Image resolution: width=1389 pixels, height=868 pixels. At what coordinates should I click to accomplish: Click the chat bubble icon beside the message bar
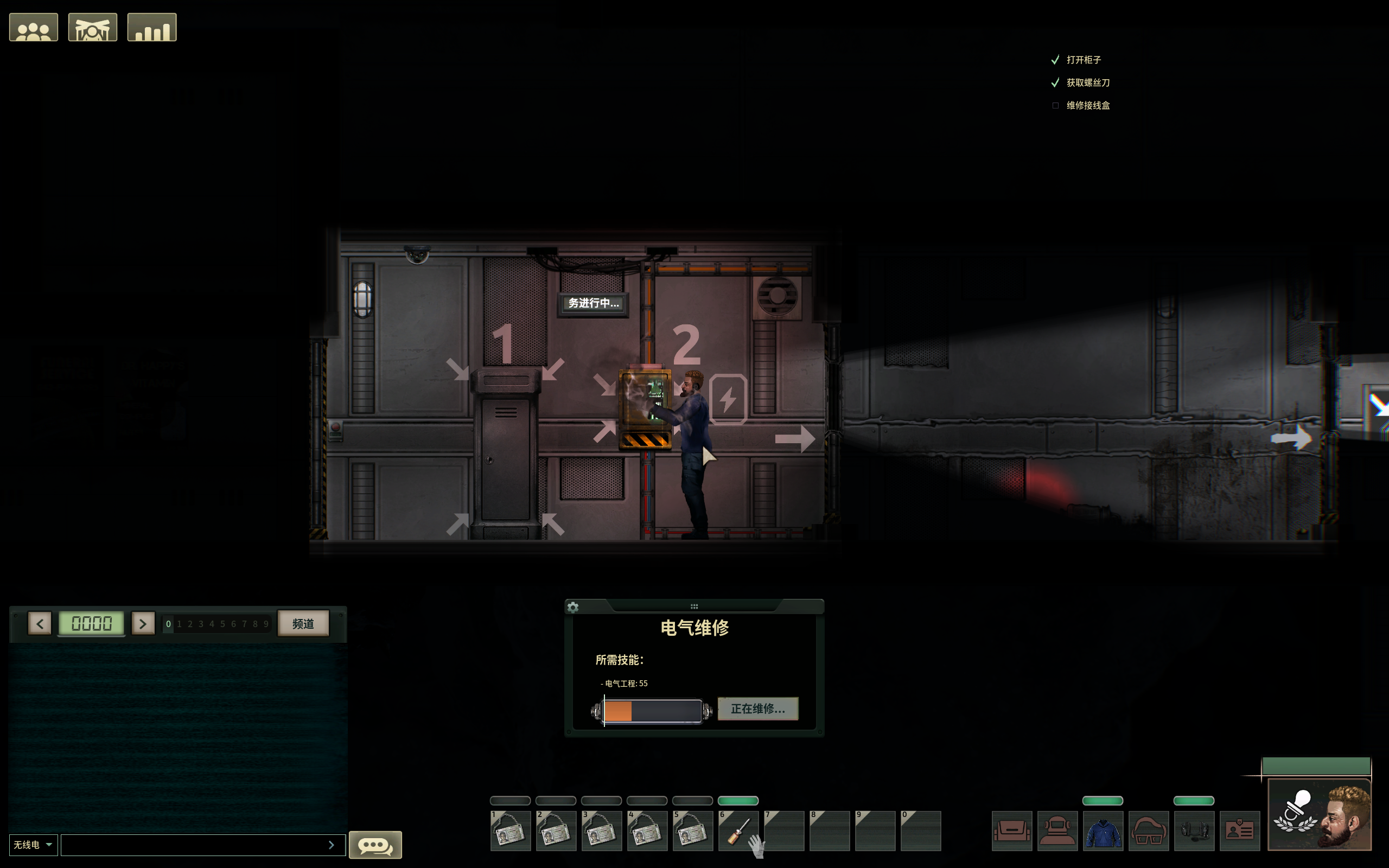coord(375,845)
